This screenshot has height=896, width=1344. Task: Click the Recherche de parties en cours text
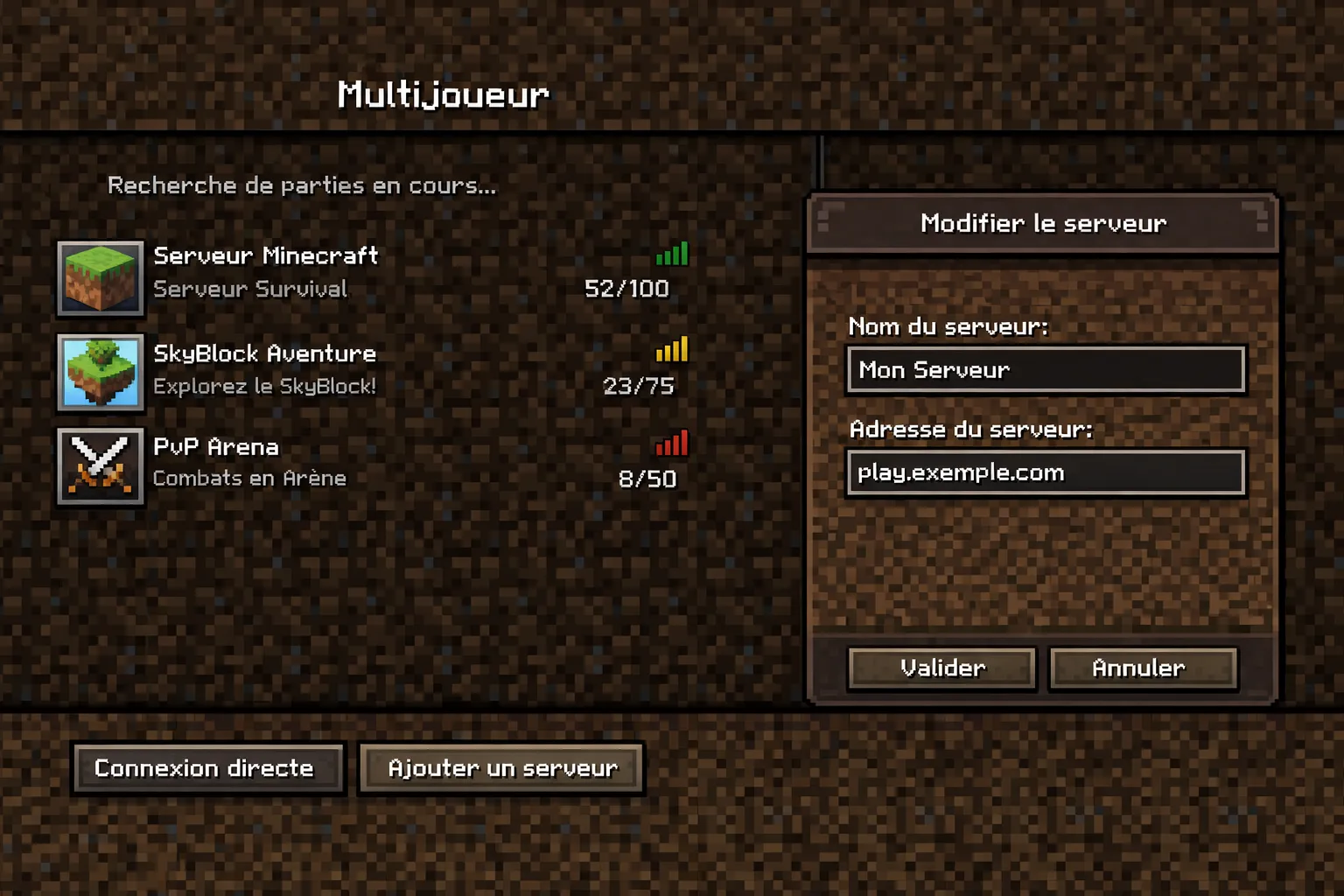click(301, 185)
